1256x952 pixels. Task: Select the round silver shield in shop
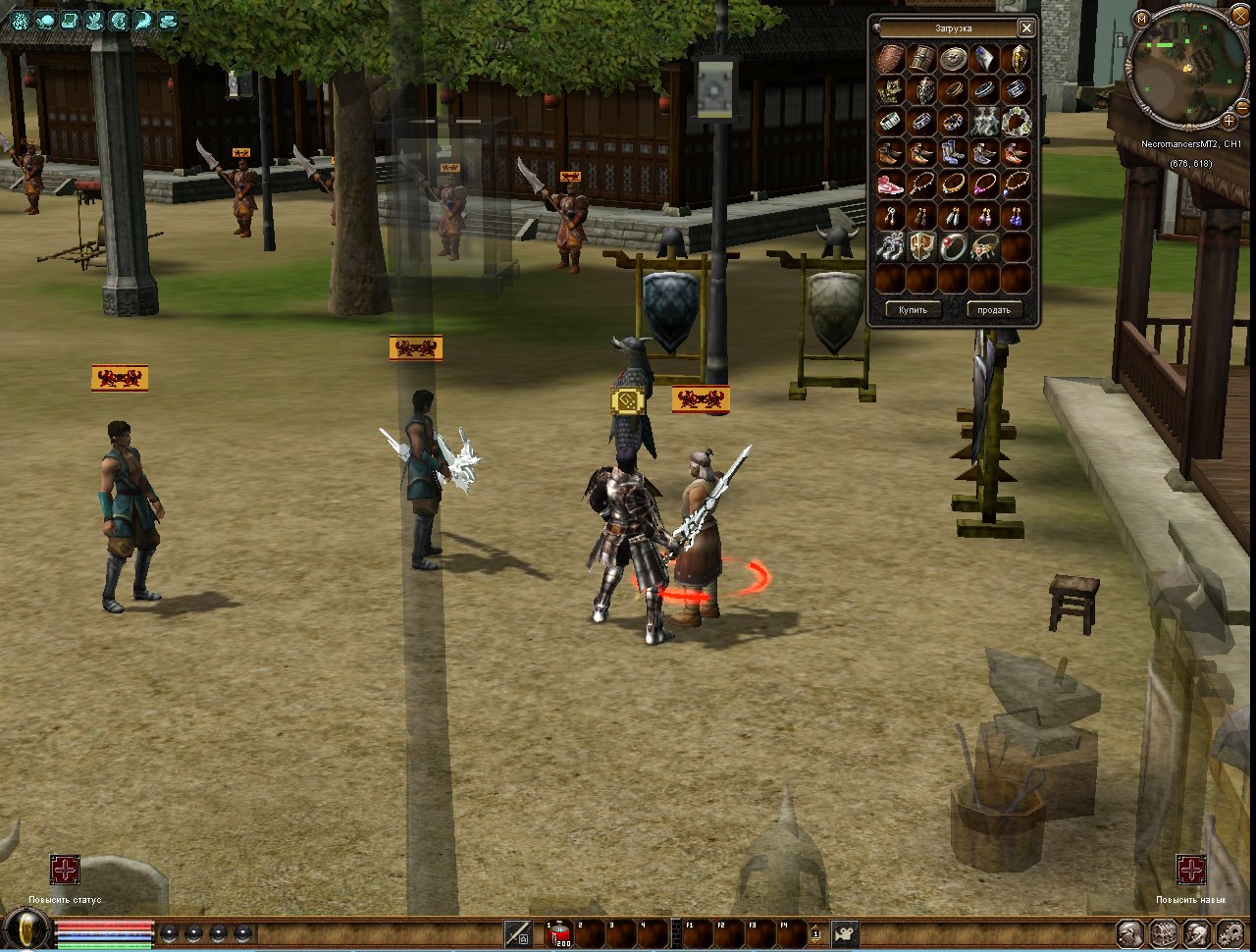(x=953, y=59)
